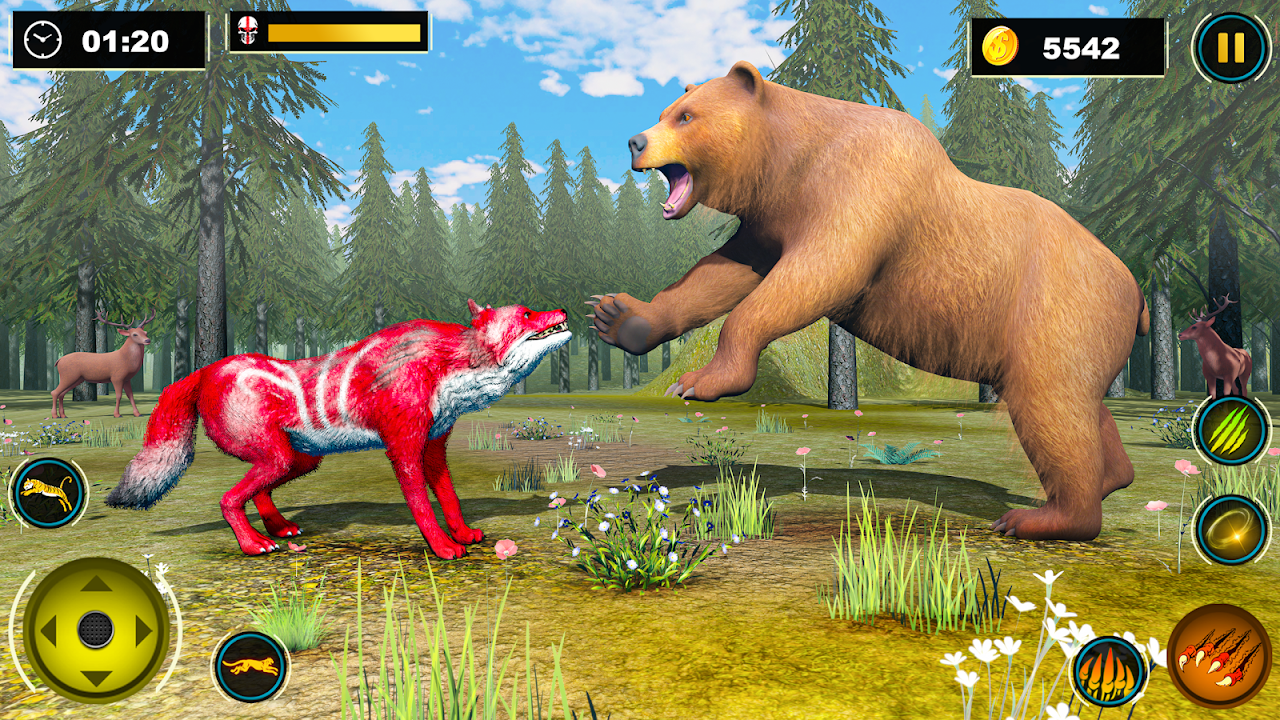
Task: Use the green claw slash ability
Action: [1231, 430]
